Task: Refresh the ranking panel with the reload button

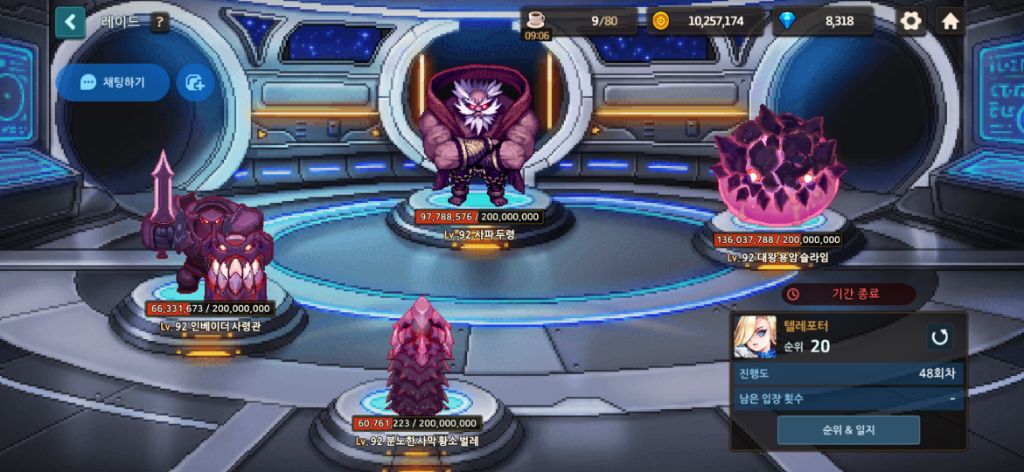Action: pos(938,337)
